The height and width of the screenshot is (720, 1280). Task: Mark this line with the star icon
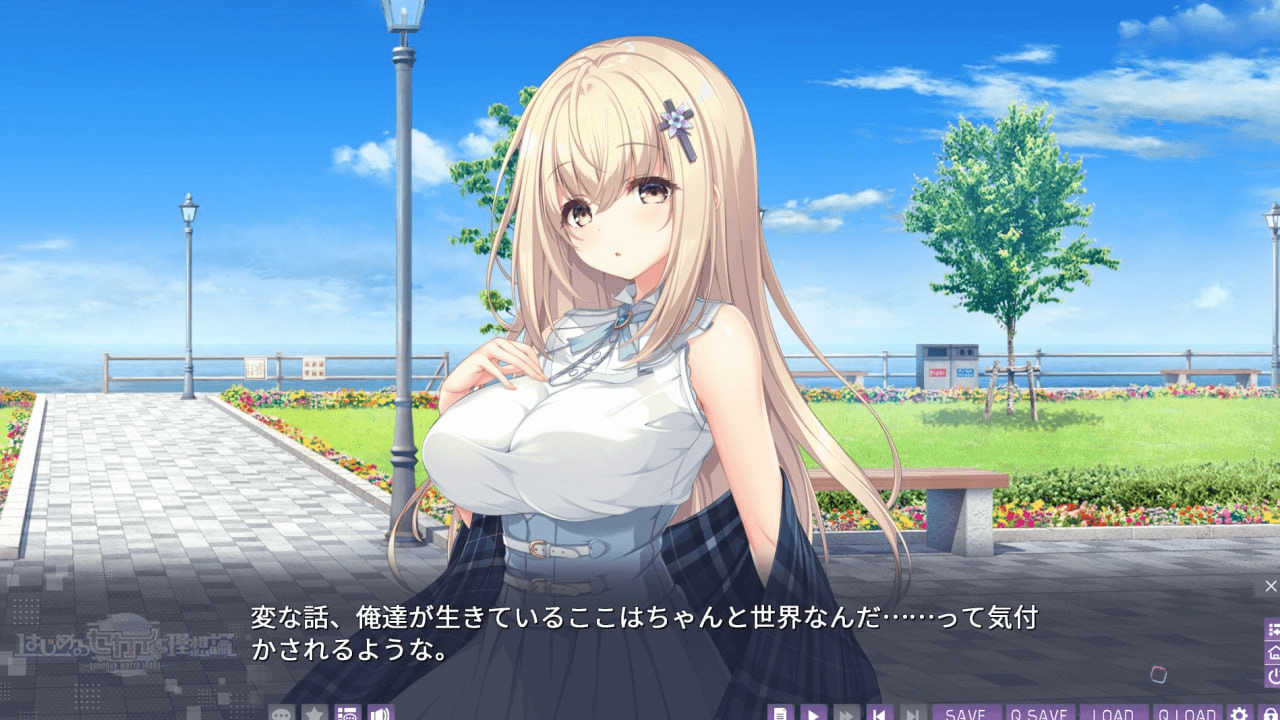pos(315,713)
